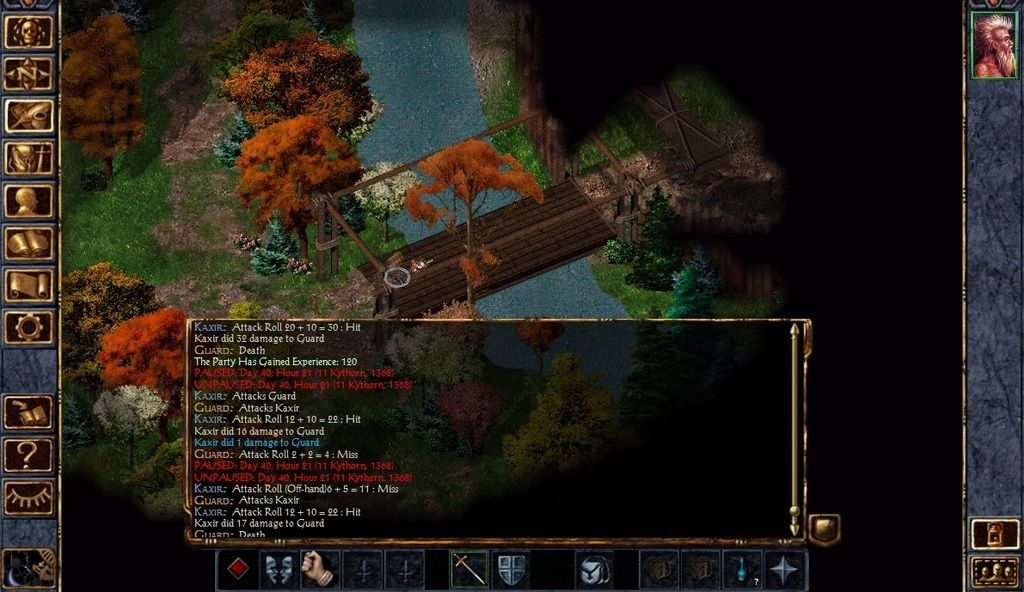The height and width of the screenshot is (592, 1024).
Task: Show the character record head icon
Action: [x=29, y=200]
